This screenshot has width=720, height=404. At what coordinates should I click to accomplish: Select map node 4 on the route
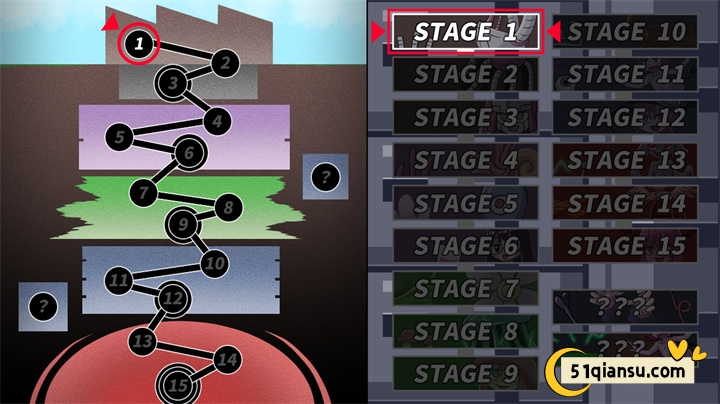pyautogui.click(x=216, y=121)
